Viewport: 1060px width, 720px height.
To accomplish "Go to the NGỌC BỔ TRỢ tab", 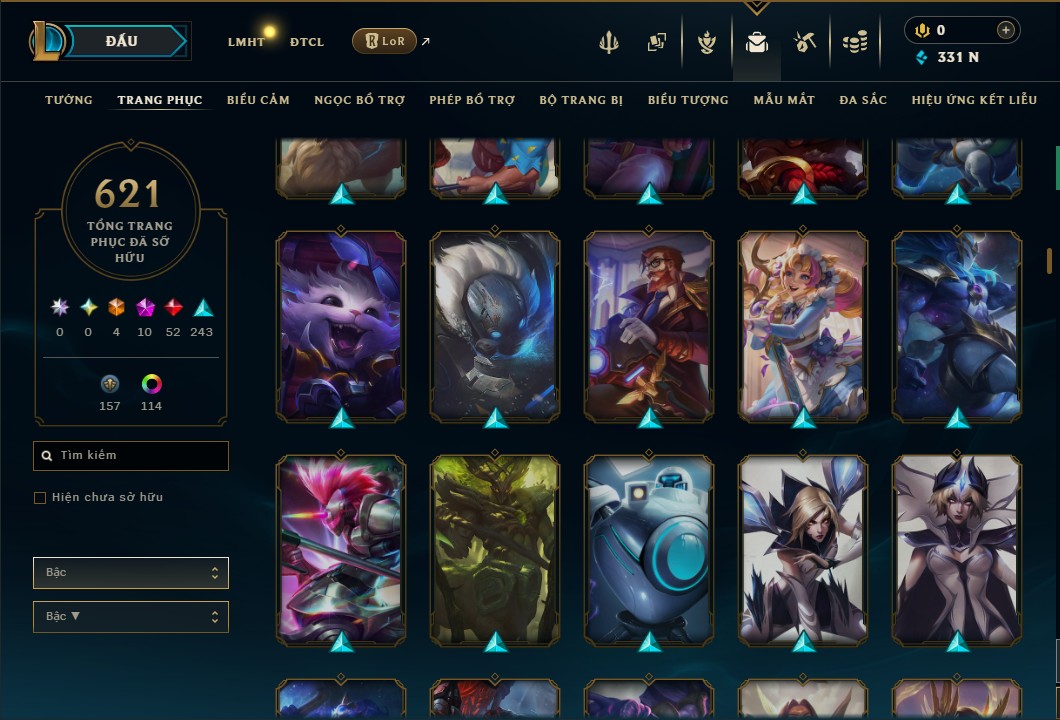I will point(359,100).
